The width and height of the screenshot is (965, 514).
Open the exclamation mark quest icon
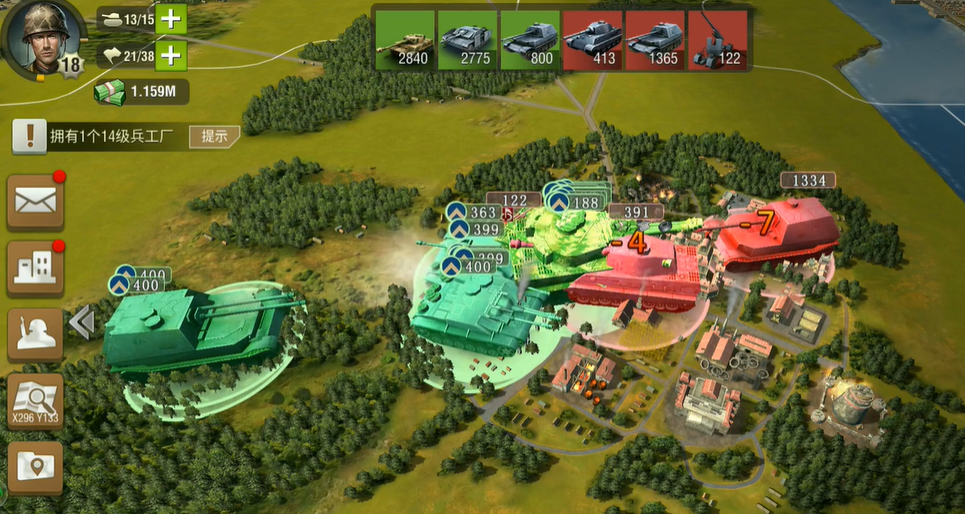coord(30,136)
